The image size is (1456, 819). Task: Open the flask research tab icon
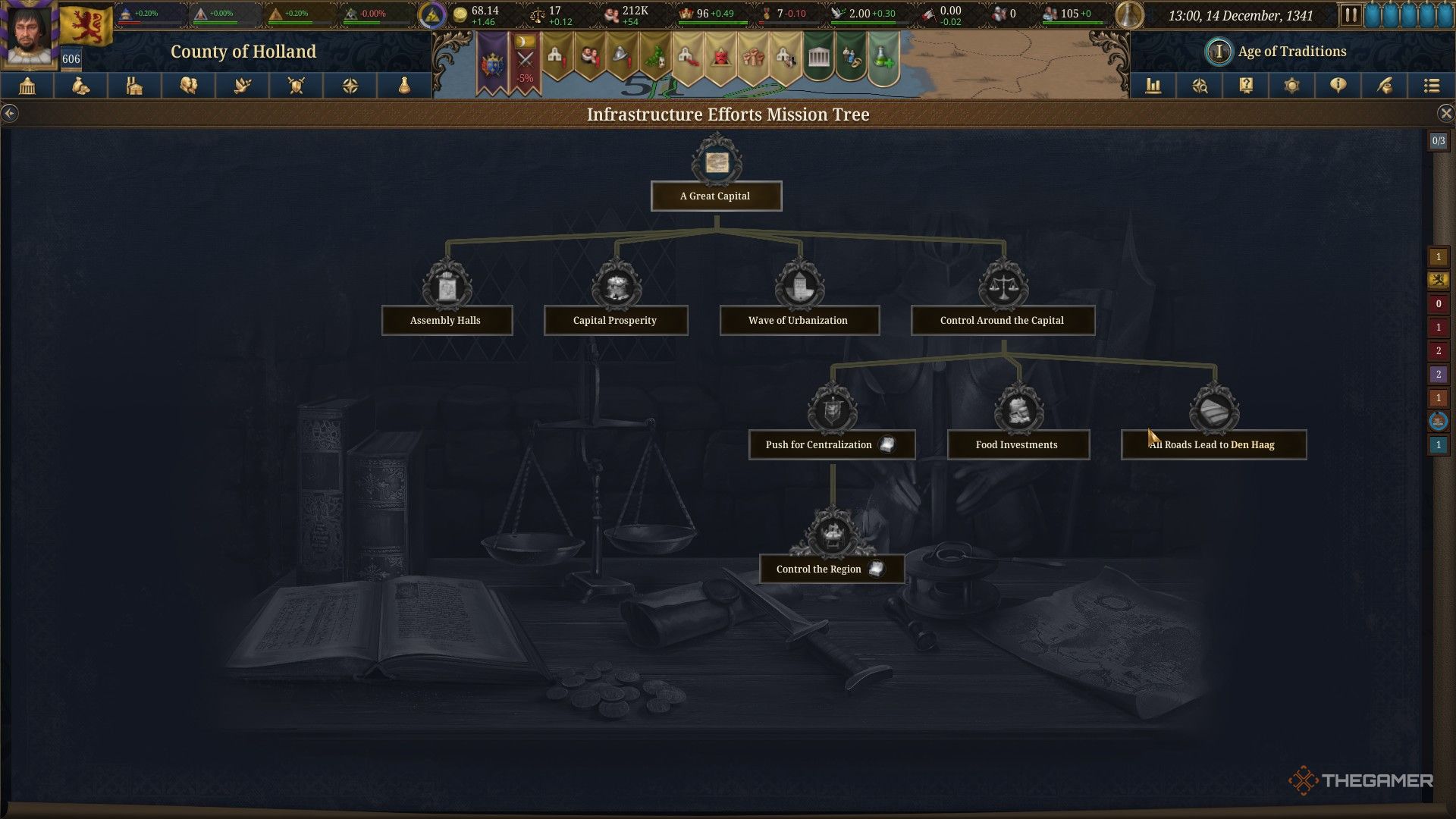(x=404, y=86)
